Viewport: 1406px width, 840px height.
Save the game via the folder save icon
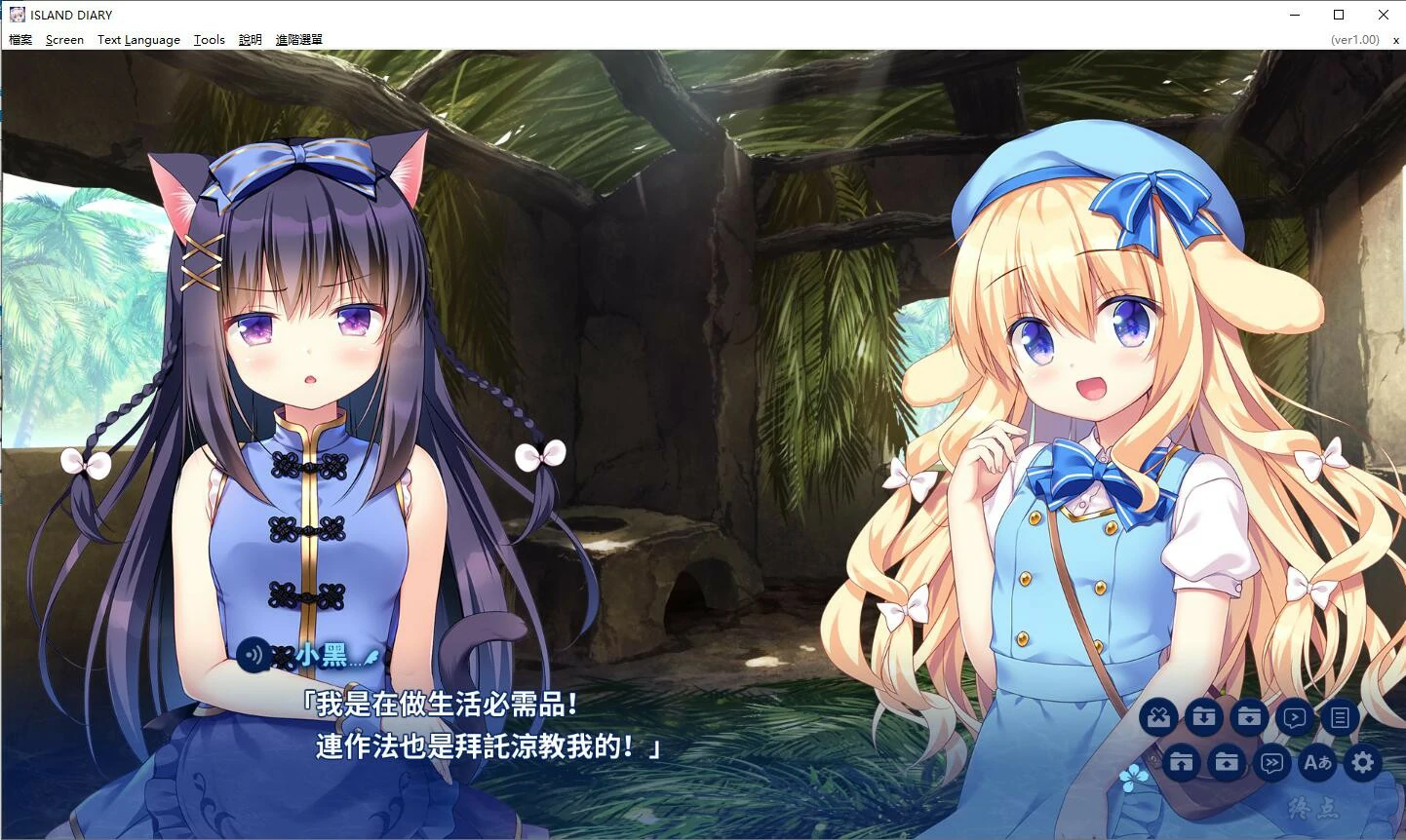point(1249,717)
